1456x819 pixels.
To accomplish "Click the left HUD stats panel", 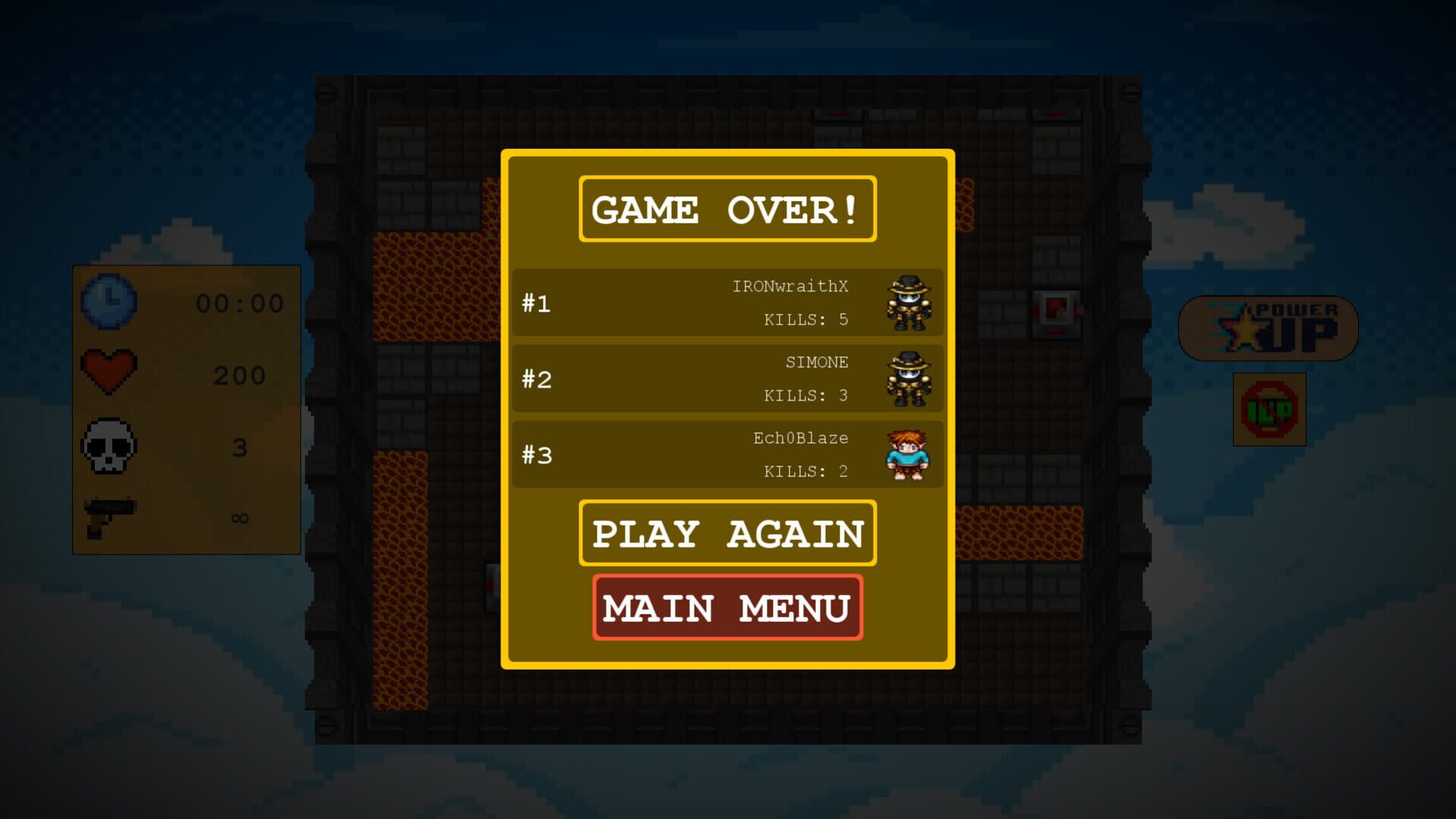I will click(187, 409).
